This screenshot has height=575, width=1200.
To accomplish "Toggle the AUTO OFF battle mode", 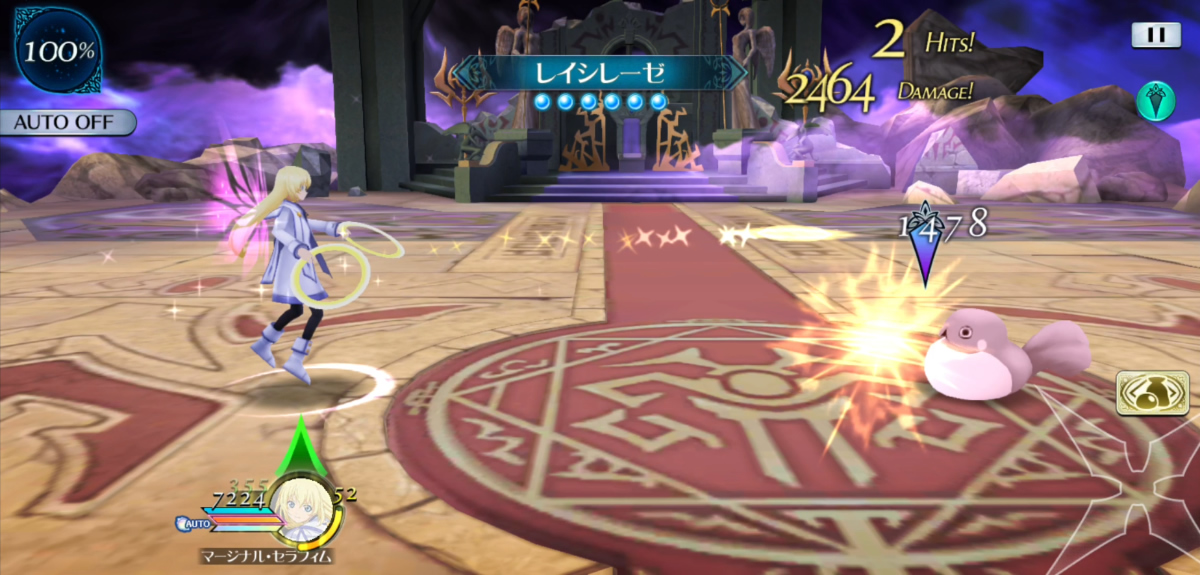I will click(68, 122).
